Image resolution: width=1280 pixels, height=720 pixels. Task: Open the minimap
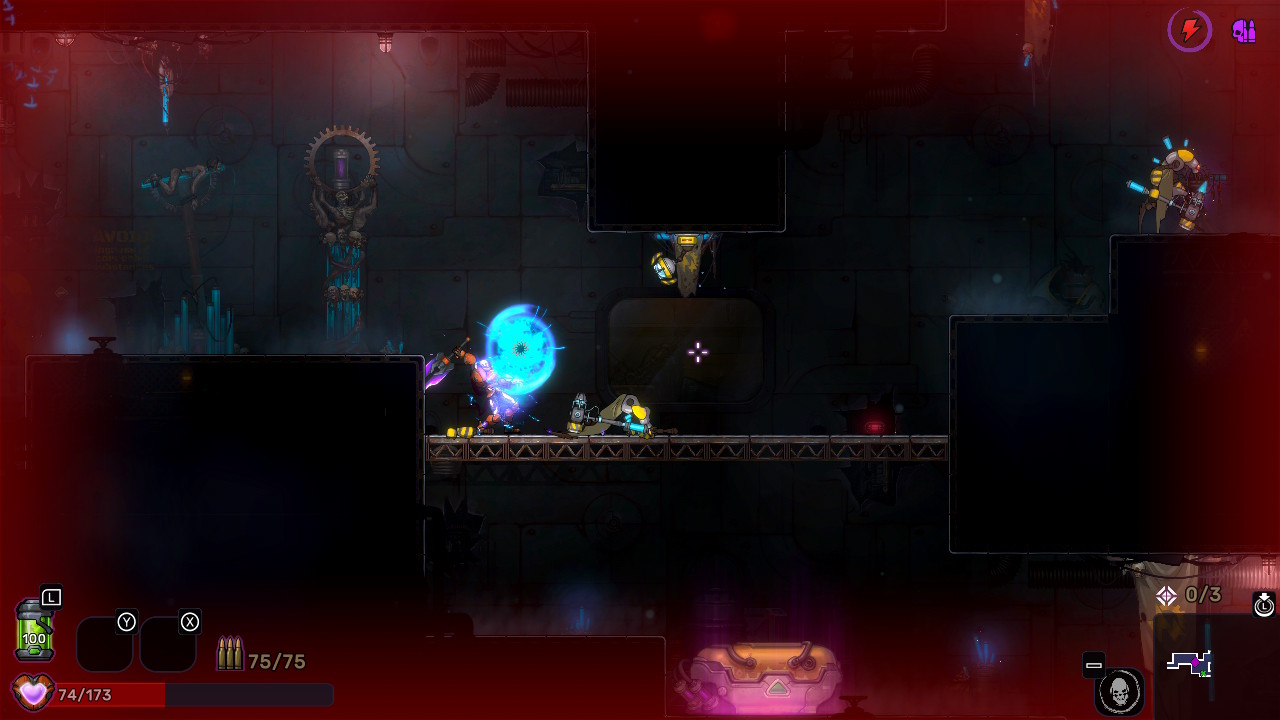point(1190,663)
